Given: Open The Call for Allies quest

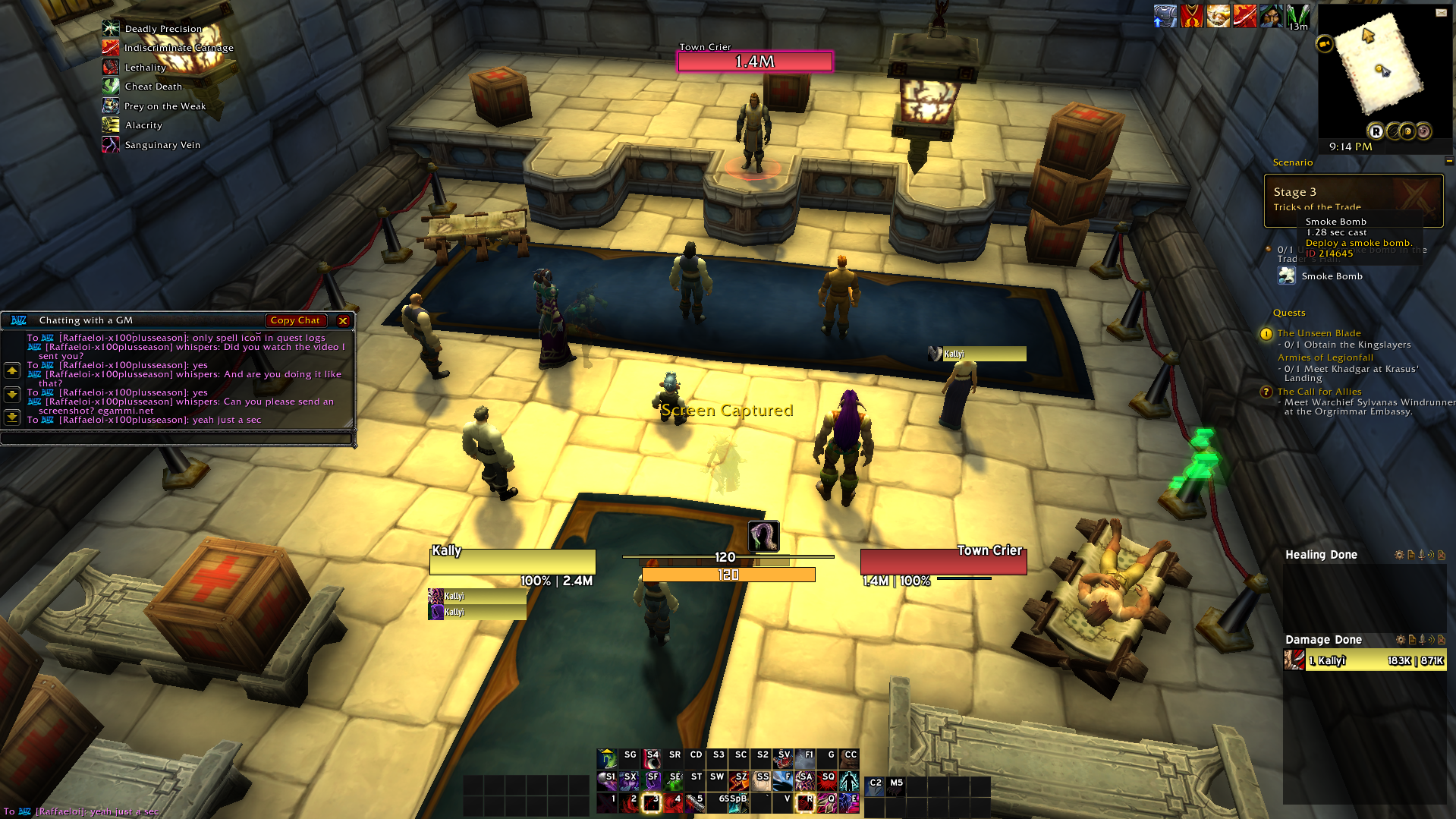Looking at the screenshot, I should (x=1319, y=392).
